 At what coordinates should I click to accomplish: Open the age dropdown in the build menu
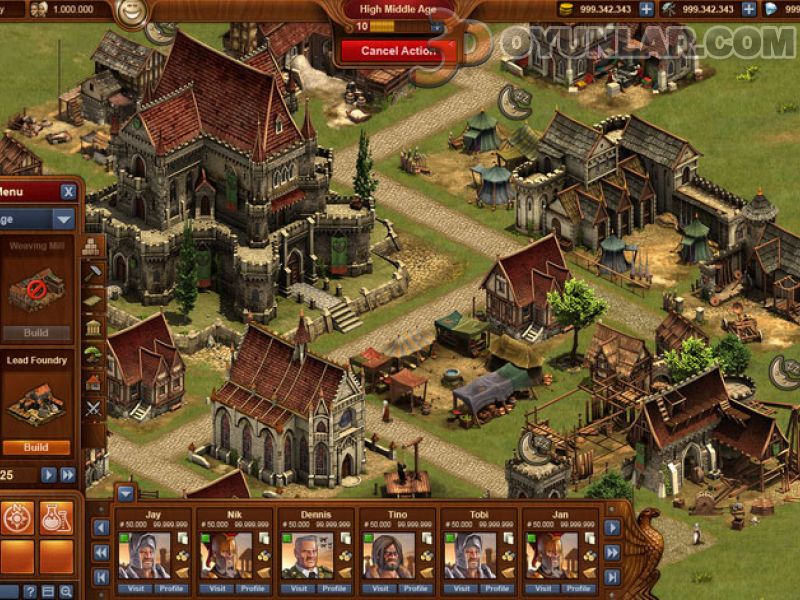[64, 219]
